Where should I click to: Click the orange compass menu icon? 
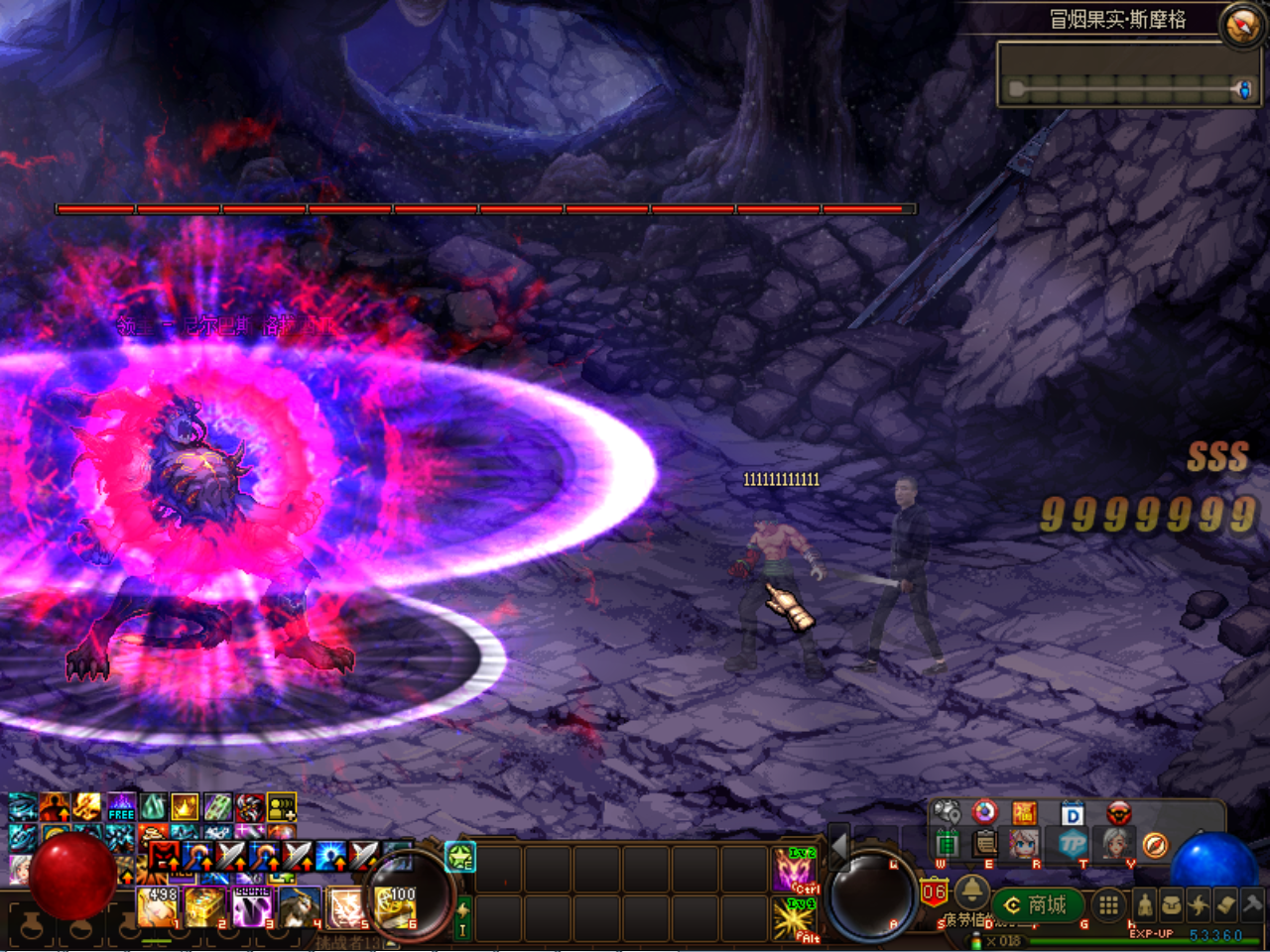tap(1155, 845)
